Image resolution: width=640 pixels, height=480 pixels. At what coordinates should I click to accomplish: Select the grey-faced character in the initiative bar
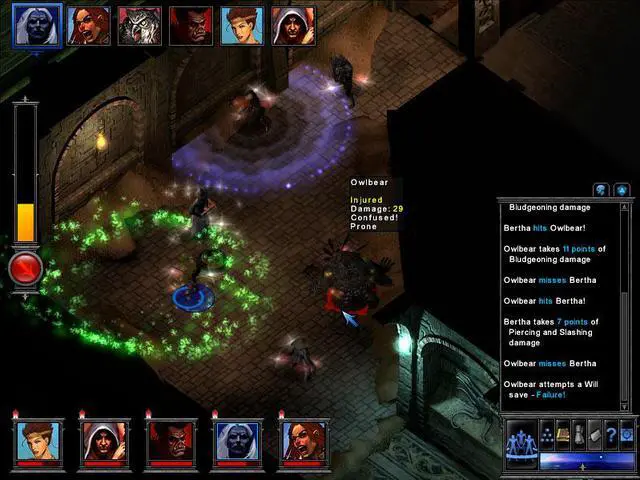37,26
